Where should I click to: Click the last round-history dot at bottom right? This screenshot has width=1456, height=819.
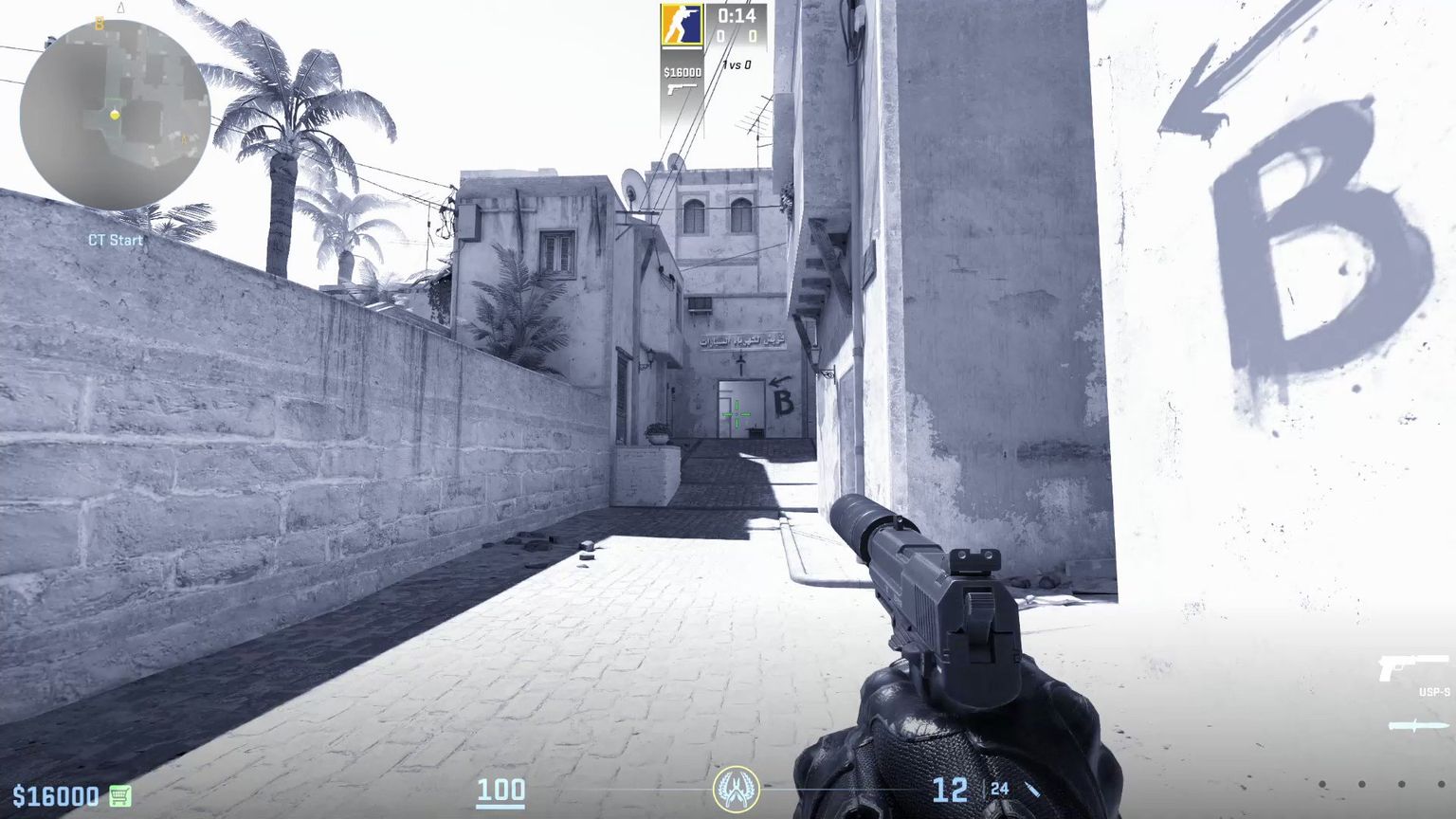[x=1441, y=785]
